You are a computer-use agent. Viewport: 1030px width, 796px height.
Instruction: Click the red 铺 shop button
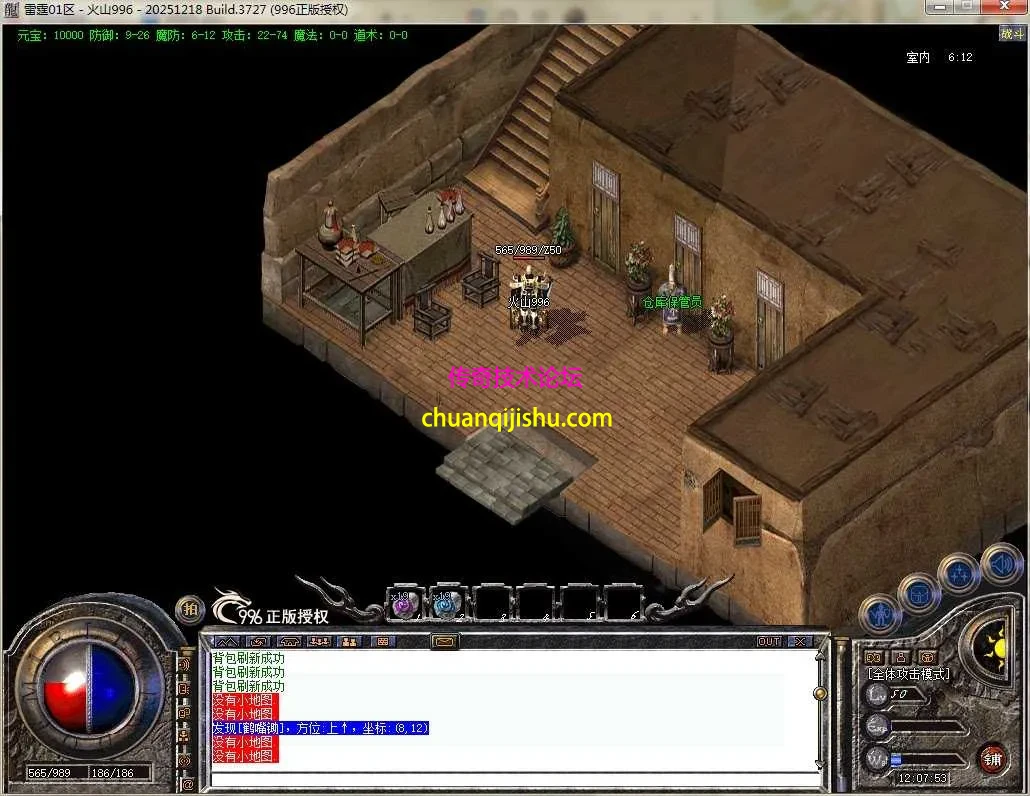coord(992,758)
